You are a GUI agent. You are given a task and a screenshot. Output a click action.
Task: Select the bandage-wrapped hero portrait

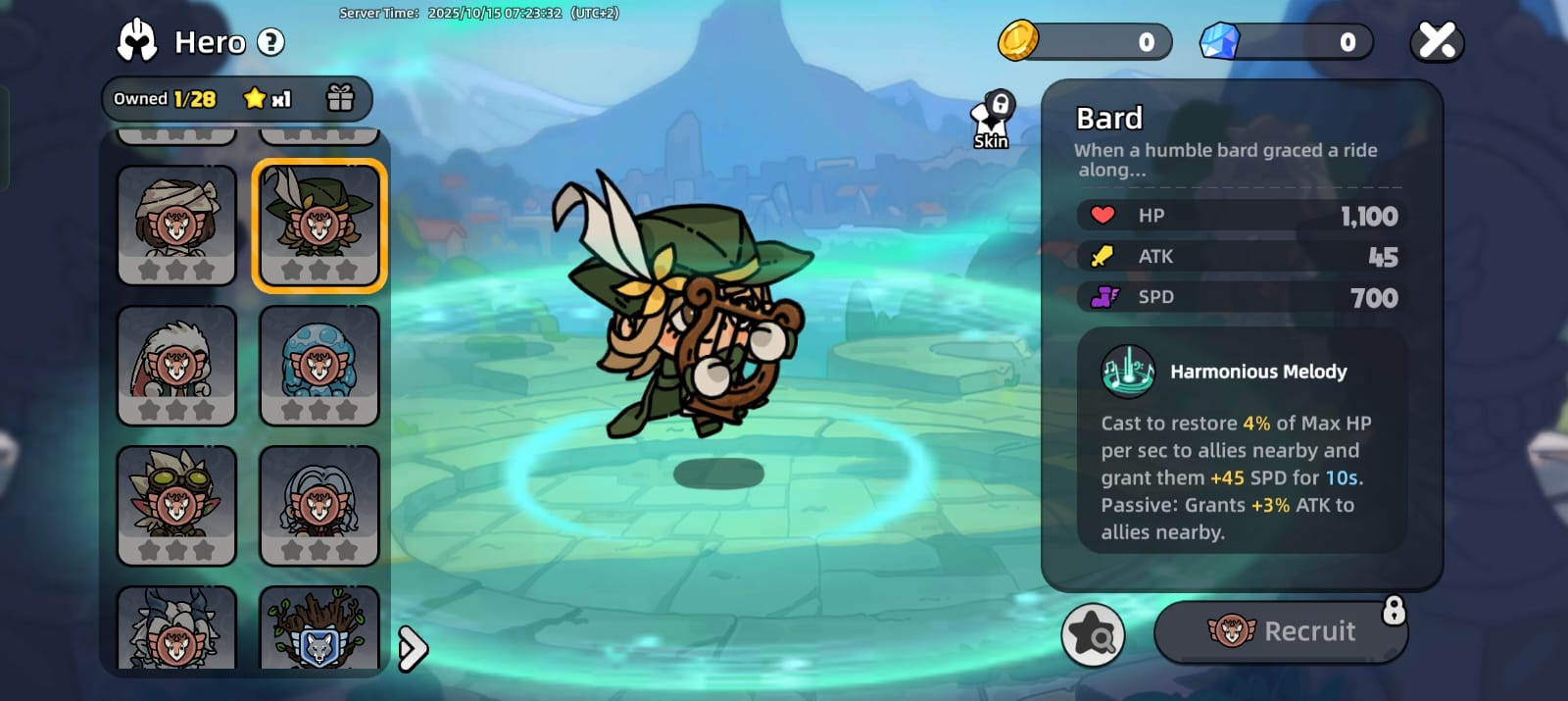(x=176, y=225)
